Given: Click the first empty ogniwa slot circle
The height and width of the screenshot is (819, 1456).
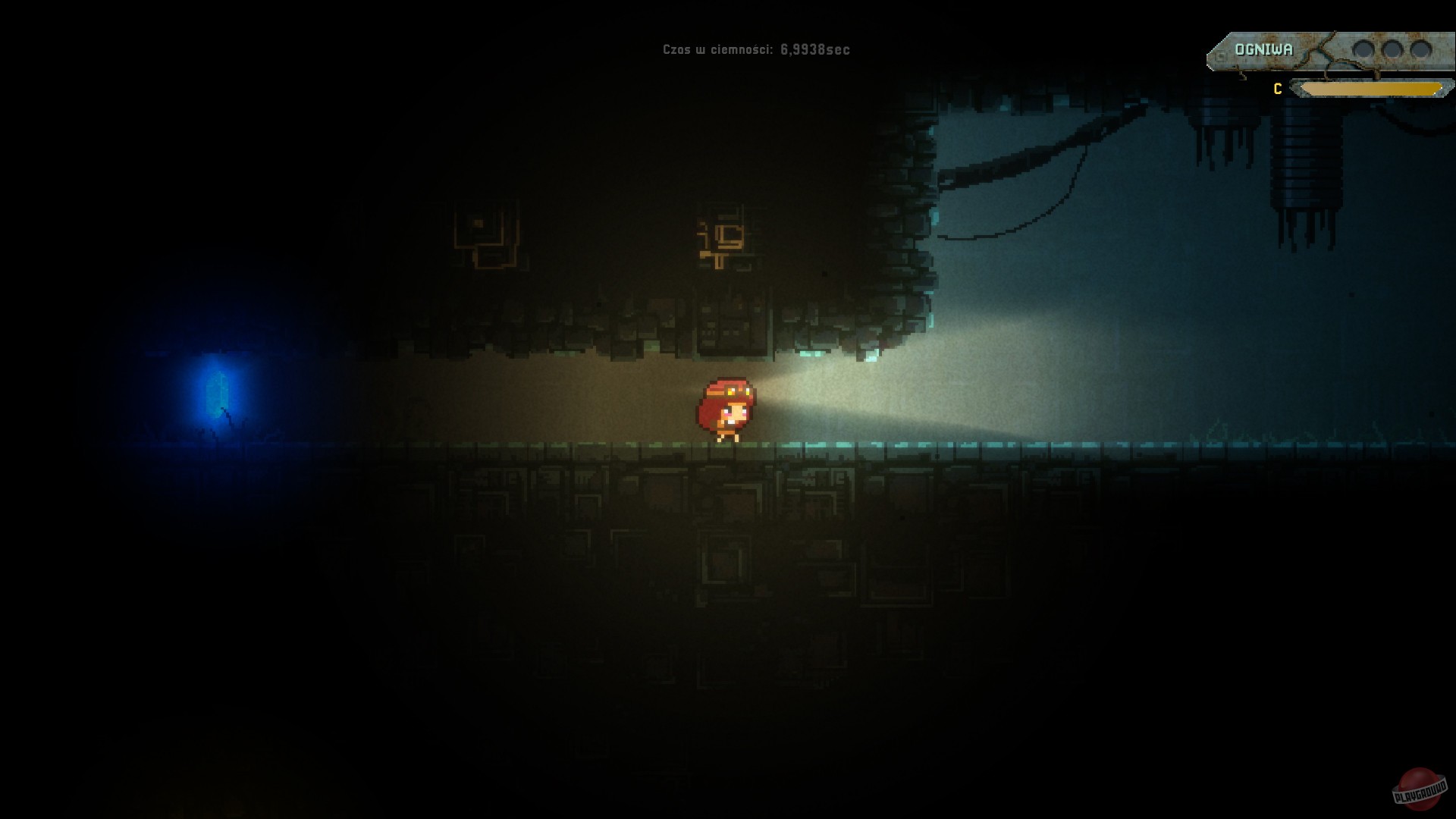Looking at the screenshot, I should pos(1363,49).
